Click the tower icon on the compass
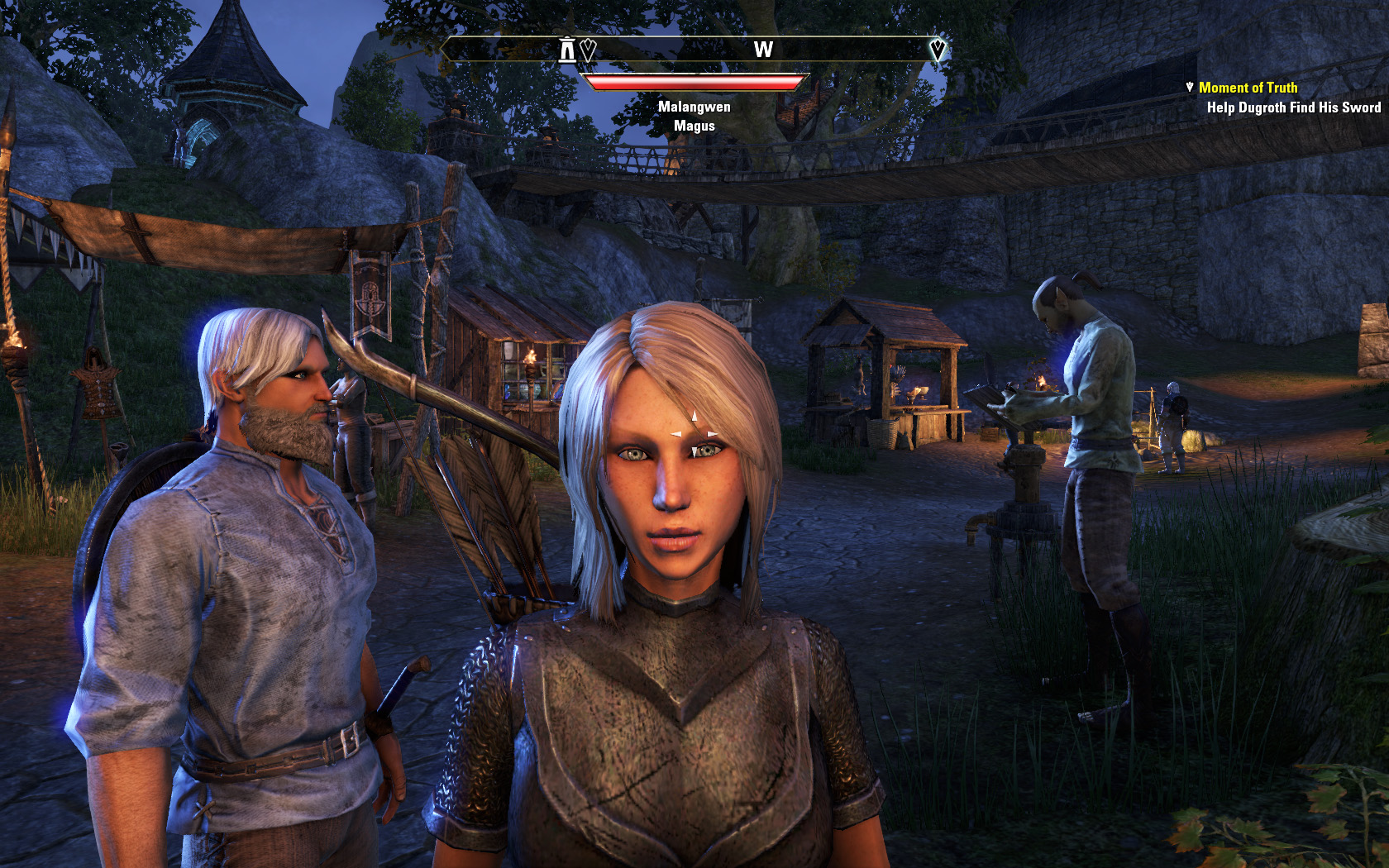The width and height of the screenshot is (1389, 868). pyautogui.click(x=567, y=50)
